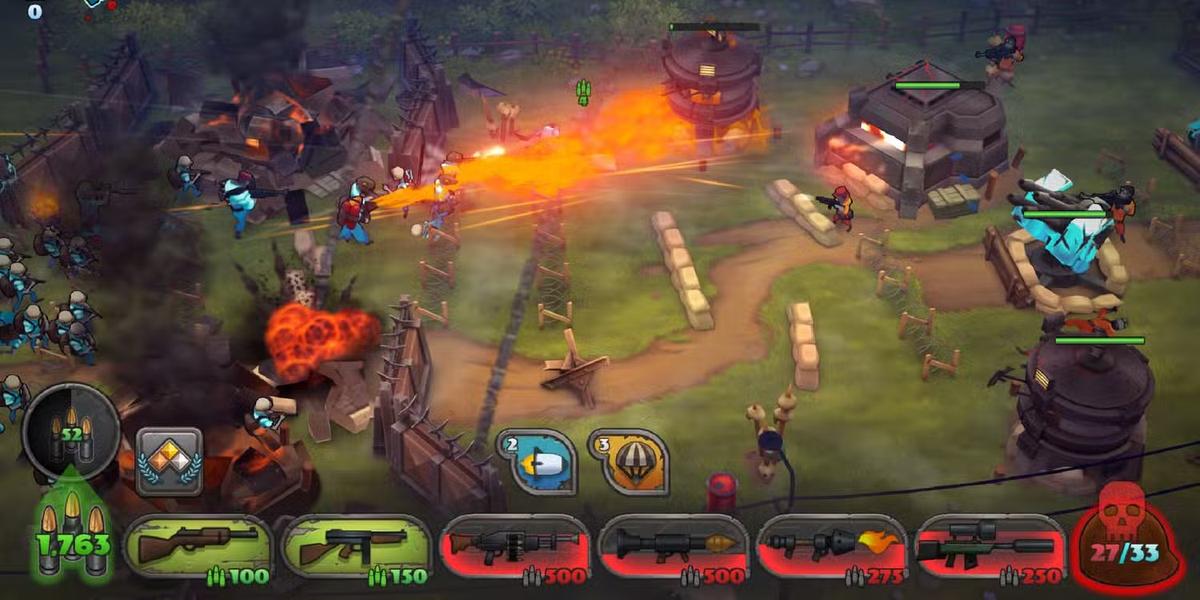Pick the grenade launcher unit card
The image size is (1200, 600).
pos(514,548)
